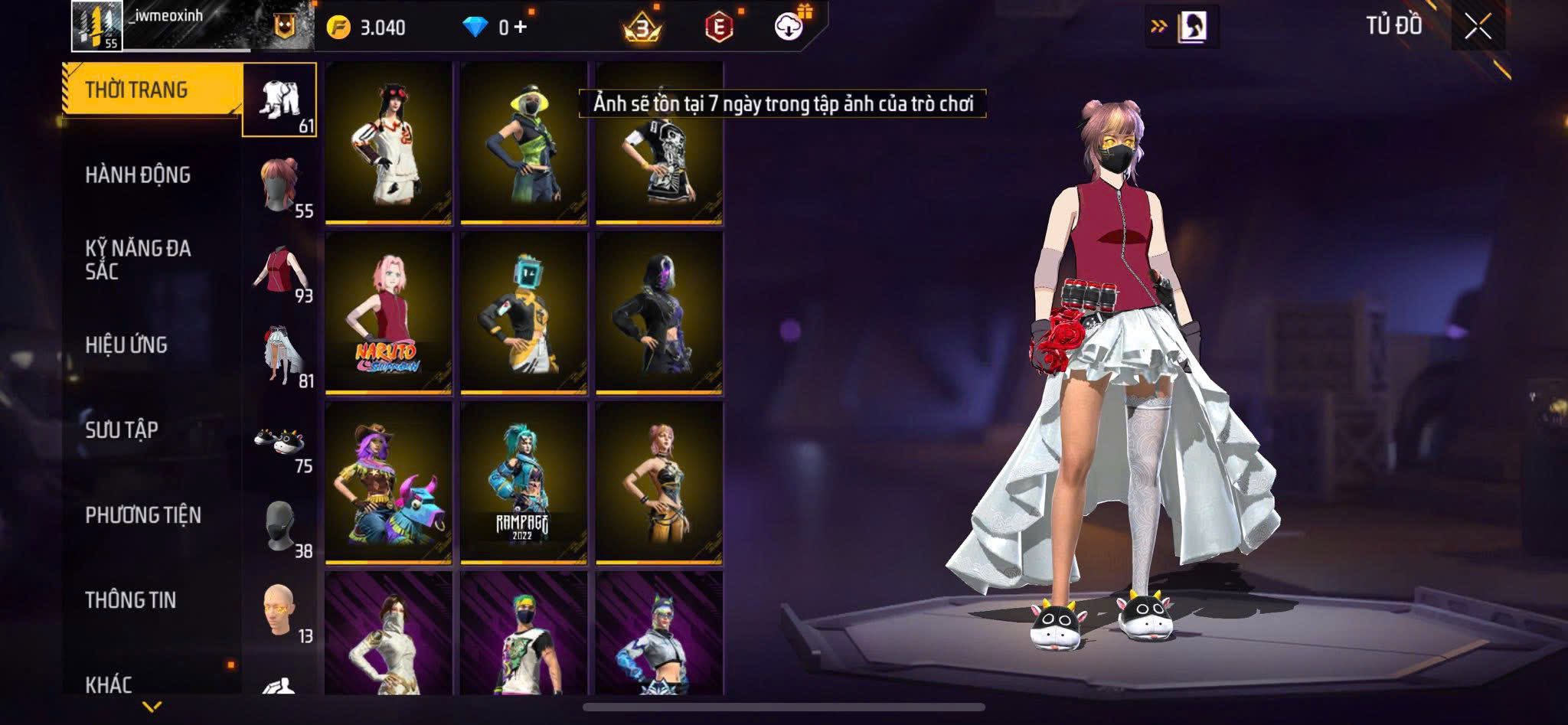Select the black mask accessory category
The image size is (1568, 725).
point(280,528)
